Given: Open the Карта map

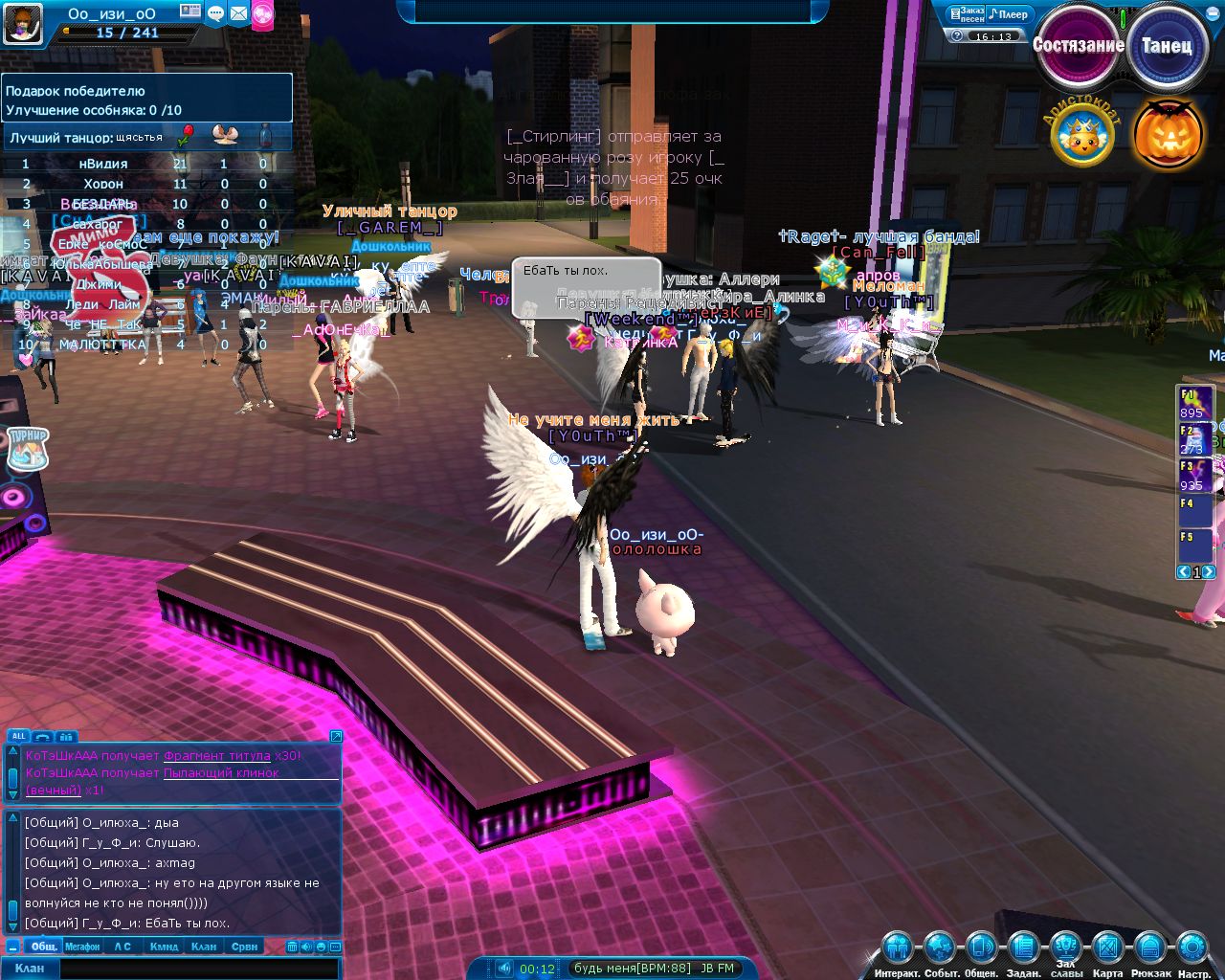Looking at the screenshot, I should click(1107, 949).
